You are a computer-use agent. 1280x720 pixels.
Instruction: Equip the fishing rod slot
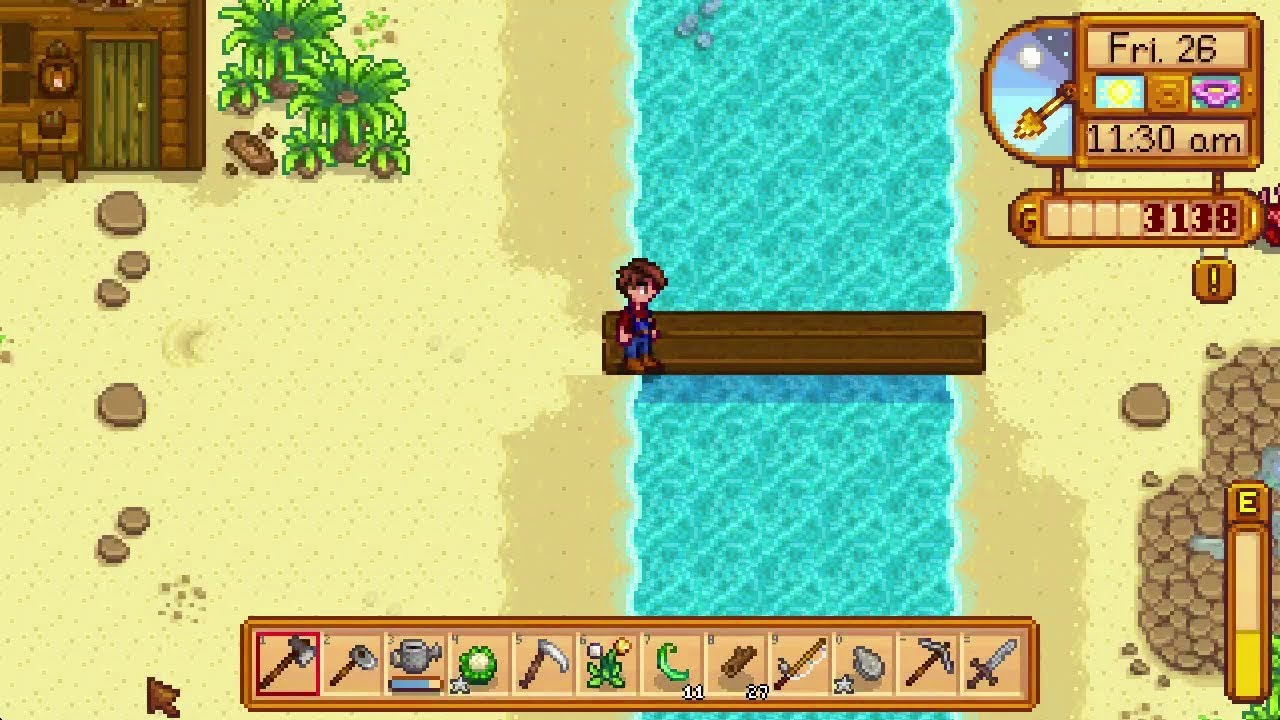(x=800, y=663)
